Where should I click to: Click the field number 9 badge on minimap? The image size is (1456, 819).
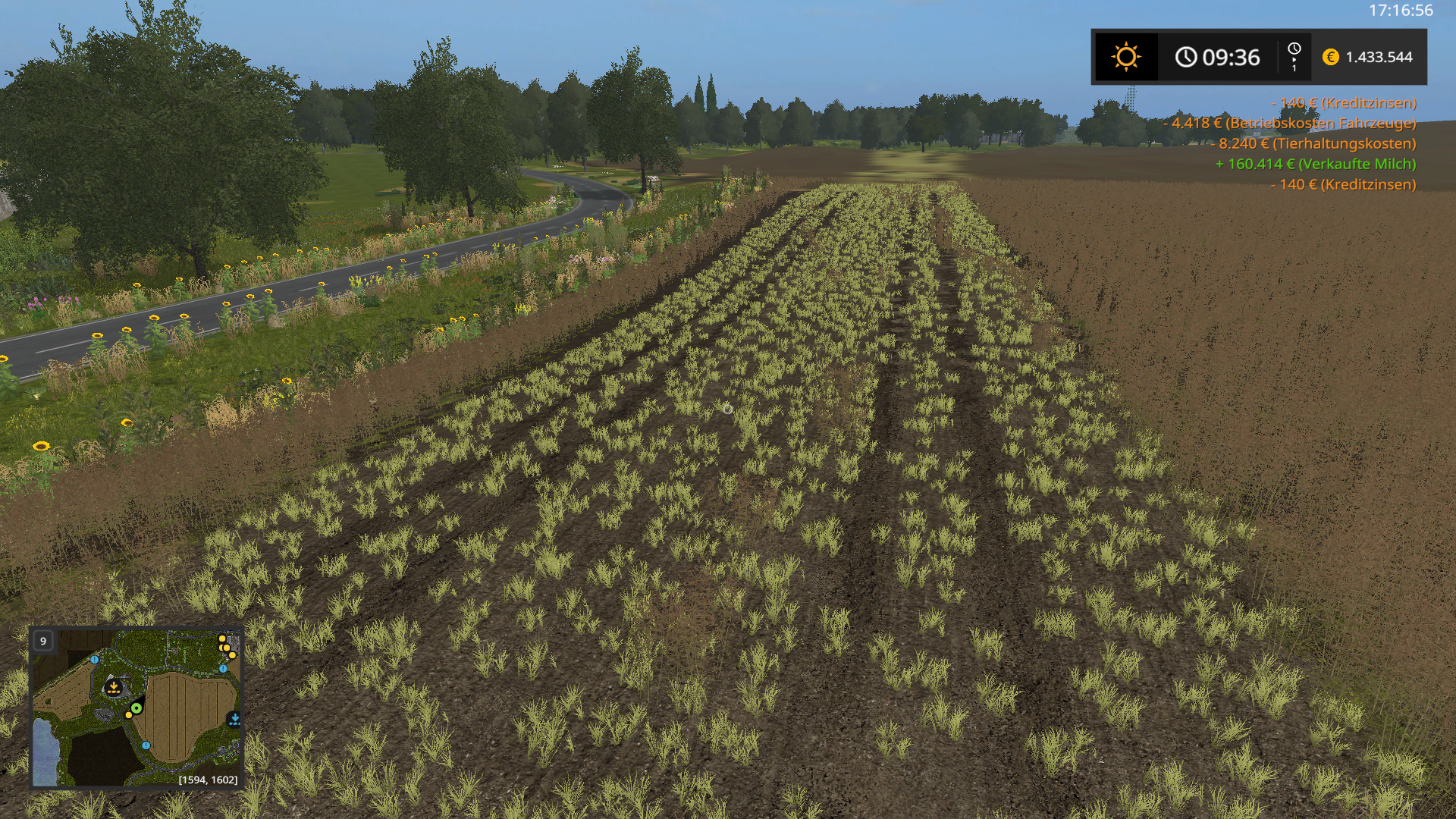click(43, 641)
